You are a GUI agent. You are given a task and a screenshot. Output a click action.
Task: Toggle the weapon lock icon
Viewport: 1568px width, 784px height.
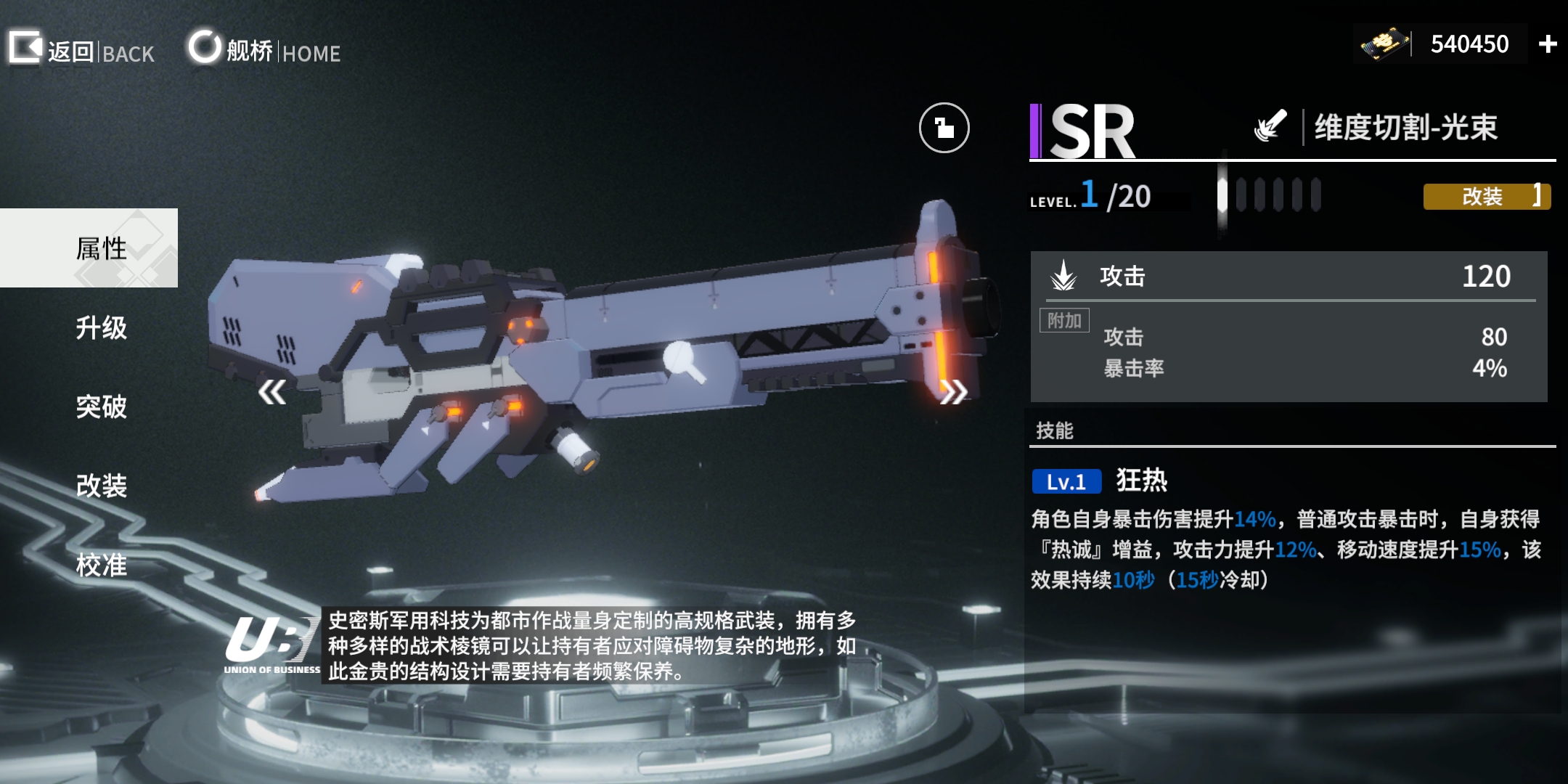click(944, 128)
